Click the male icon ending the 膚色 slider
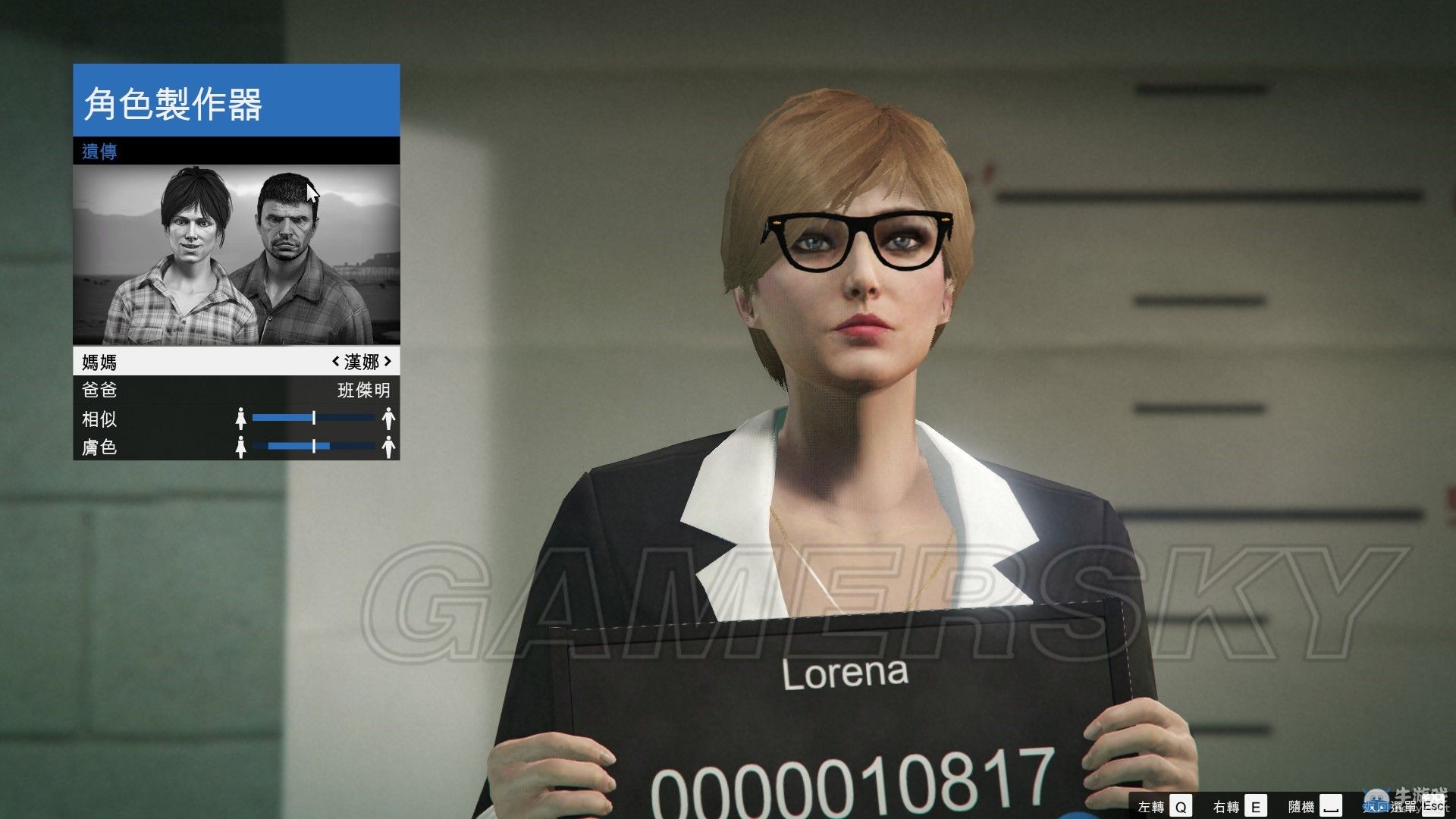The height and width of the screenshot is (819, 1456). click(x=388, y=447)
